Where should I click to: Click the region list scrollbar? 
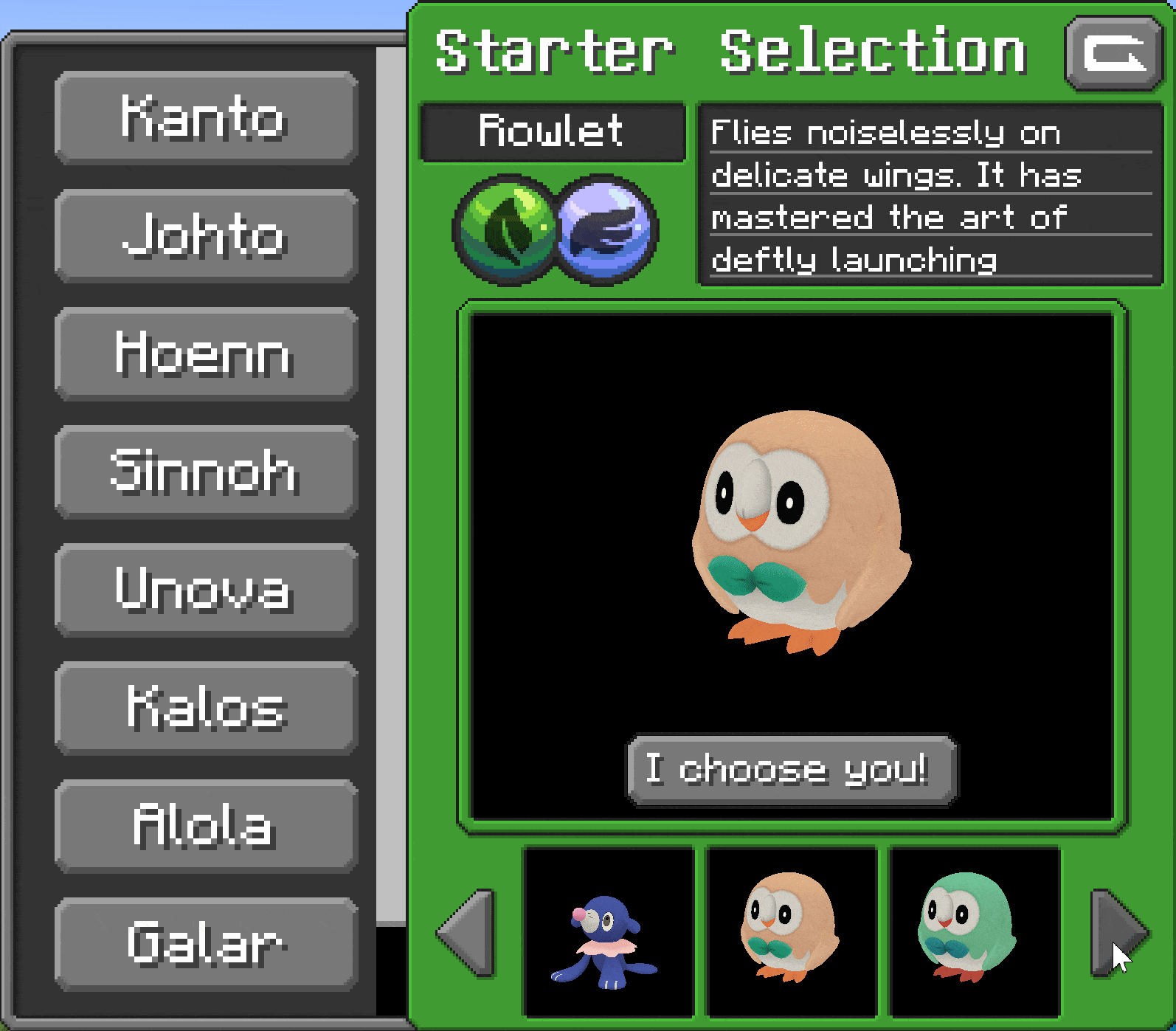[x=390, y=480]
